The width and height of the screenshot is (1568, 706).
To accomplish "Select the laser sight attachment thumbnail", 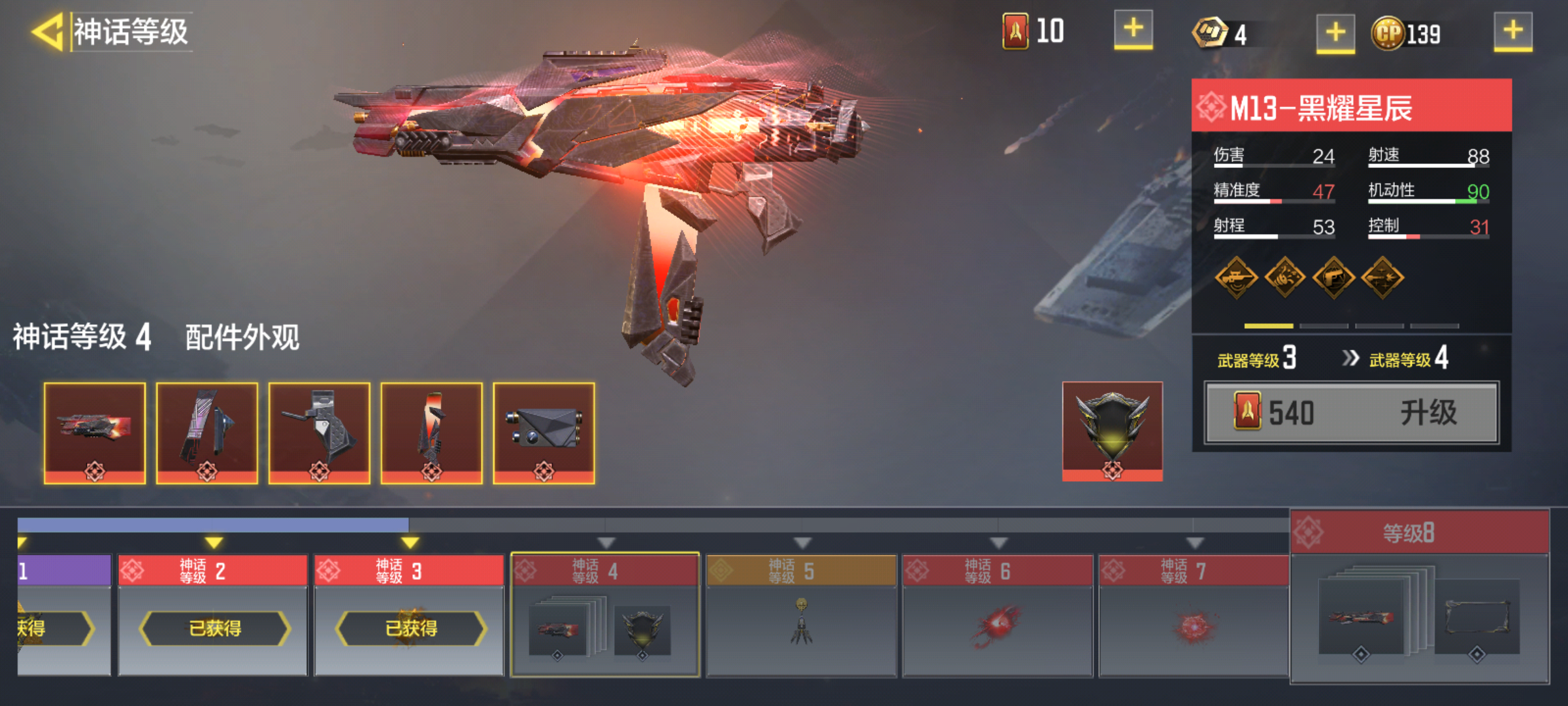I will point(544,433).
